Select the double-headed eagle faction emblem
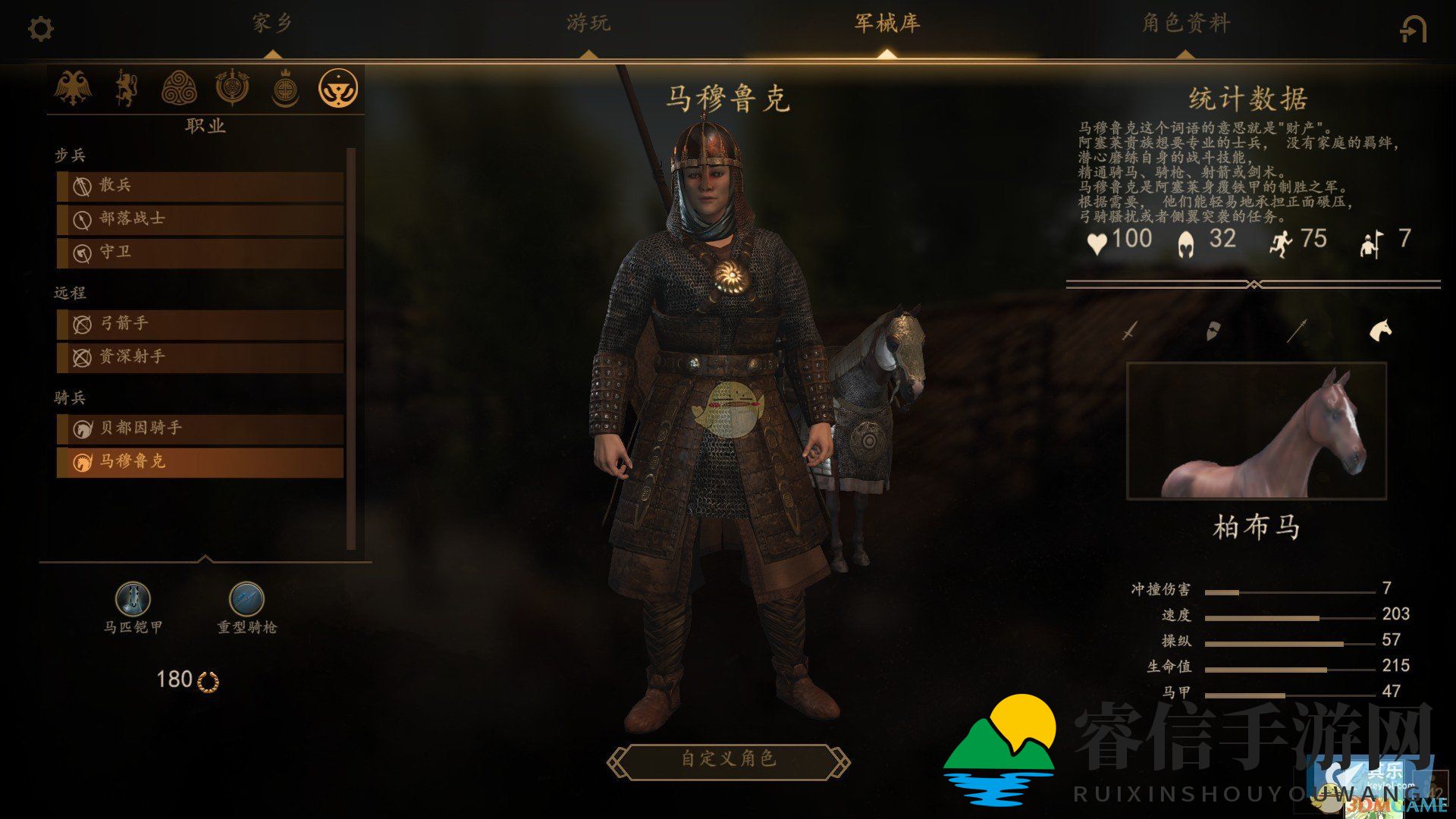Image resolution: width=1456 pixels, height=819 pixels. 73,88
